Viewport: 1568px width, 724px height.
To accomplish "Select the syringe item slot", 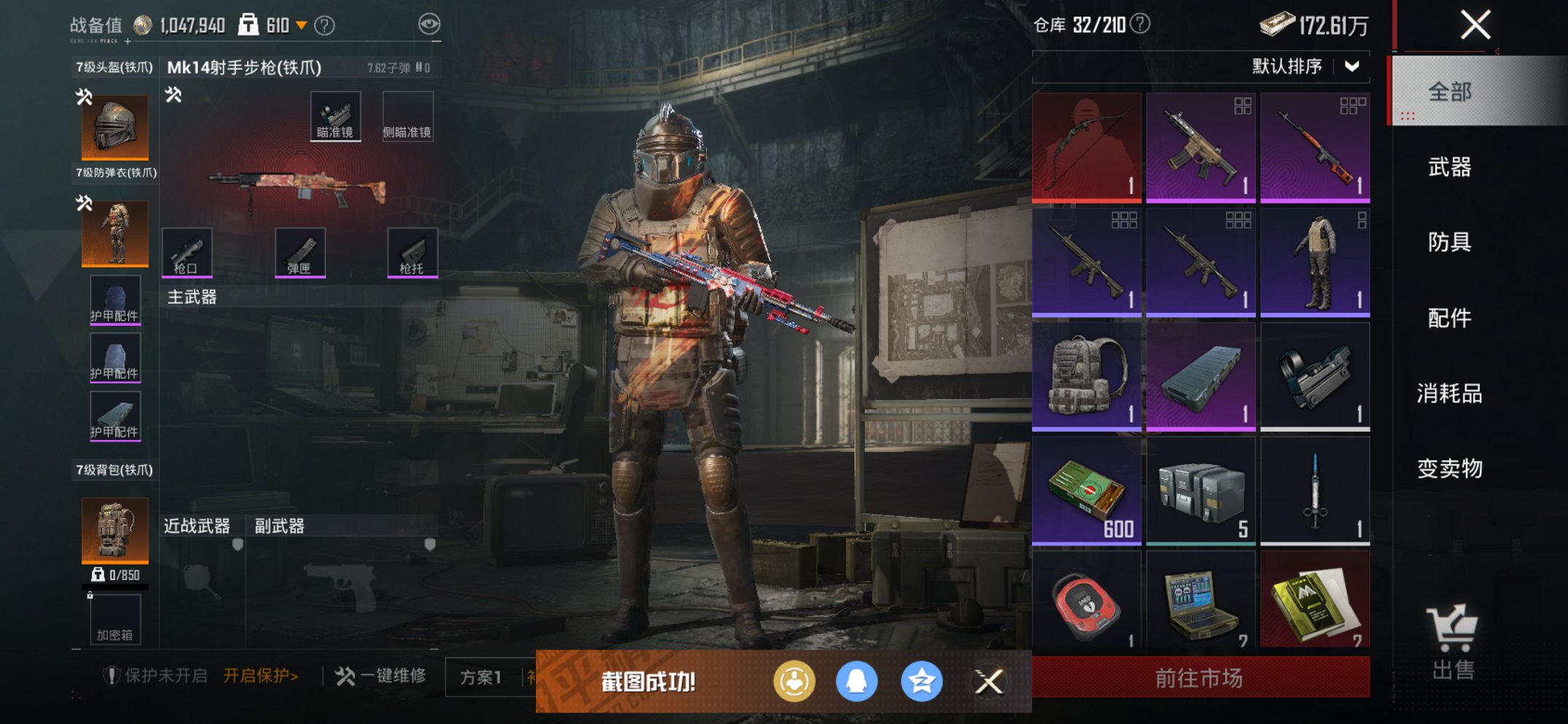I will [1314, 490].
